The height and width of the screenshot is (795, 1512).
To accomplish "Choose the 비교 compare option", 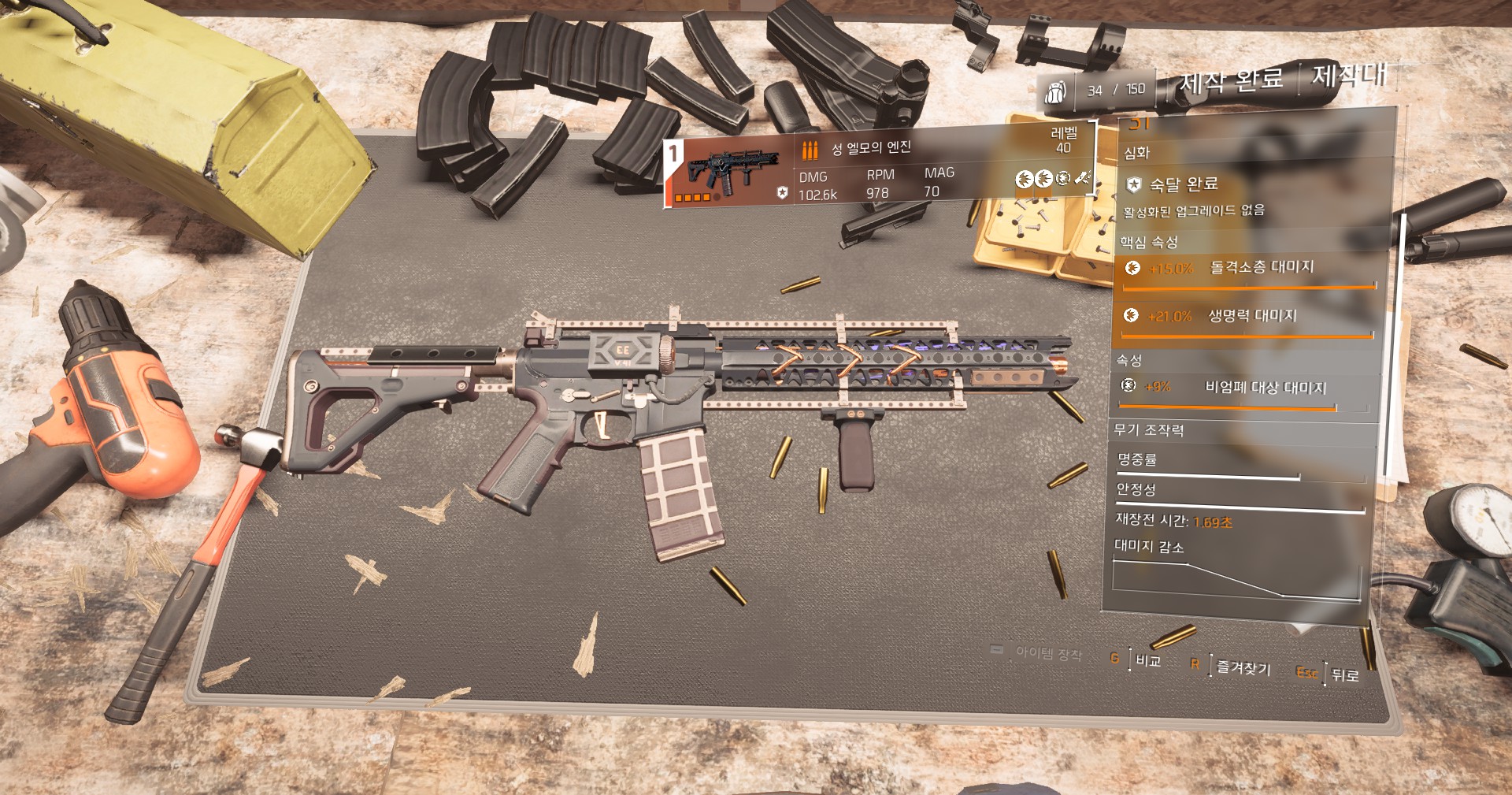I will (x=1147, y=660).
